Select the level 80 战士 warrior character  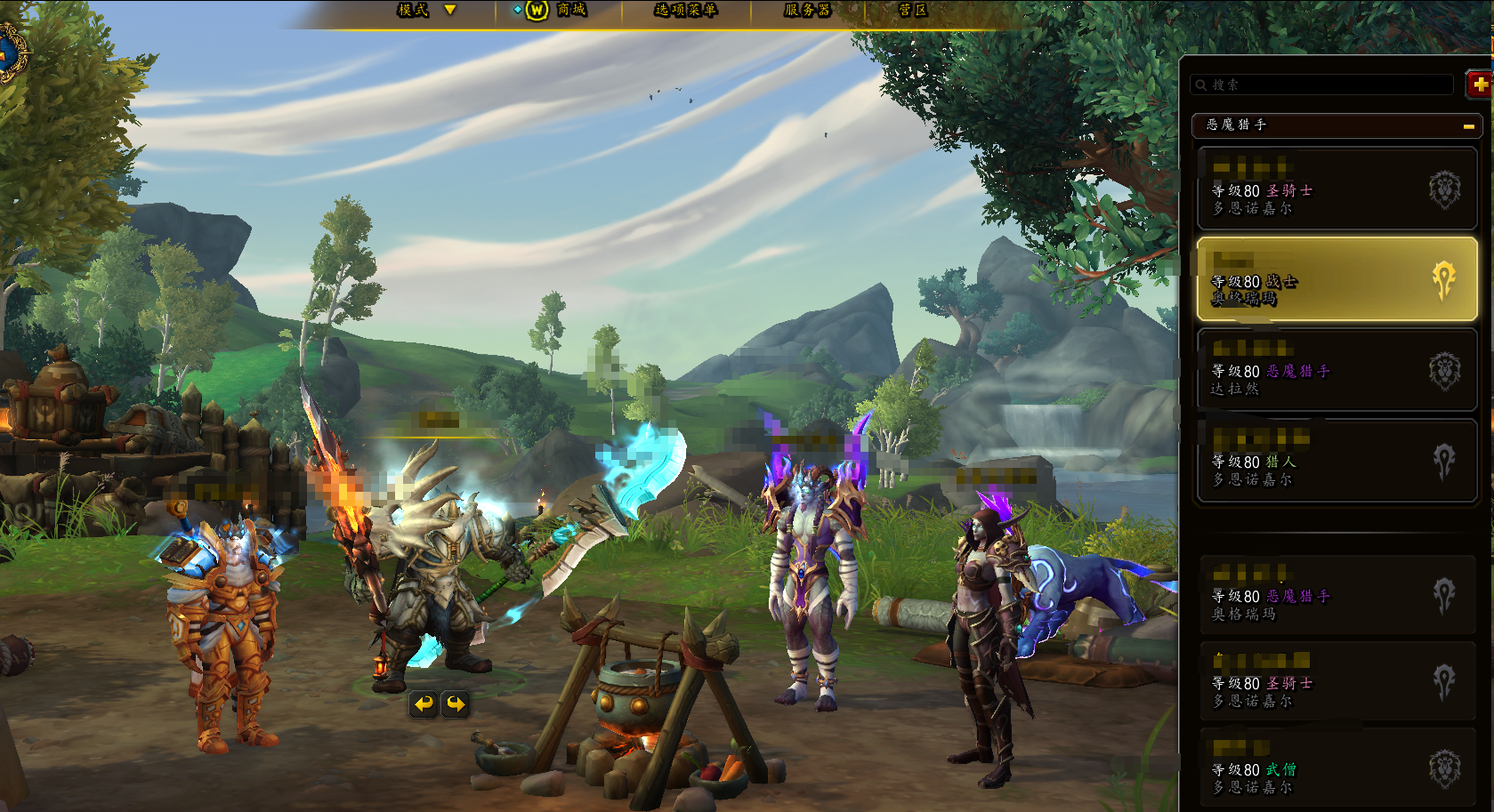pyautogui.click(x=1337, y=279)
